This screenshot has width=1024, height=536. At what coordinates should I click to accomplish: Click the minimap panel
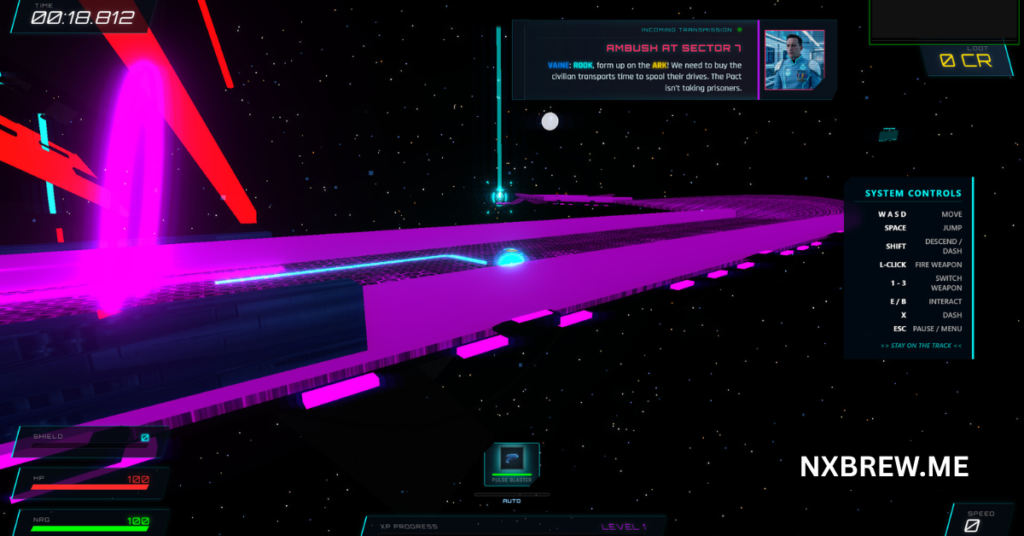pos(944,21)
